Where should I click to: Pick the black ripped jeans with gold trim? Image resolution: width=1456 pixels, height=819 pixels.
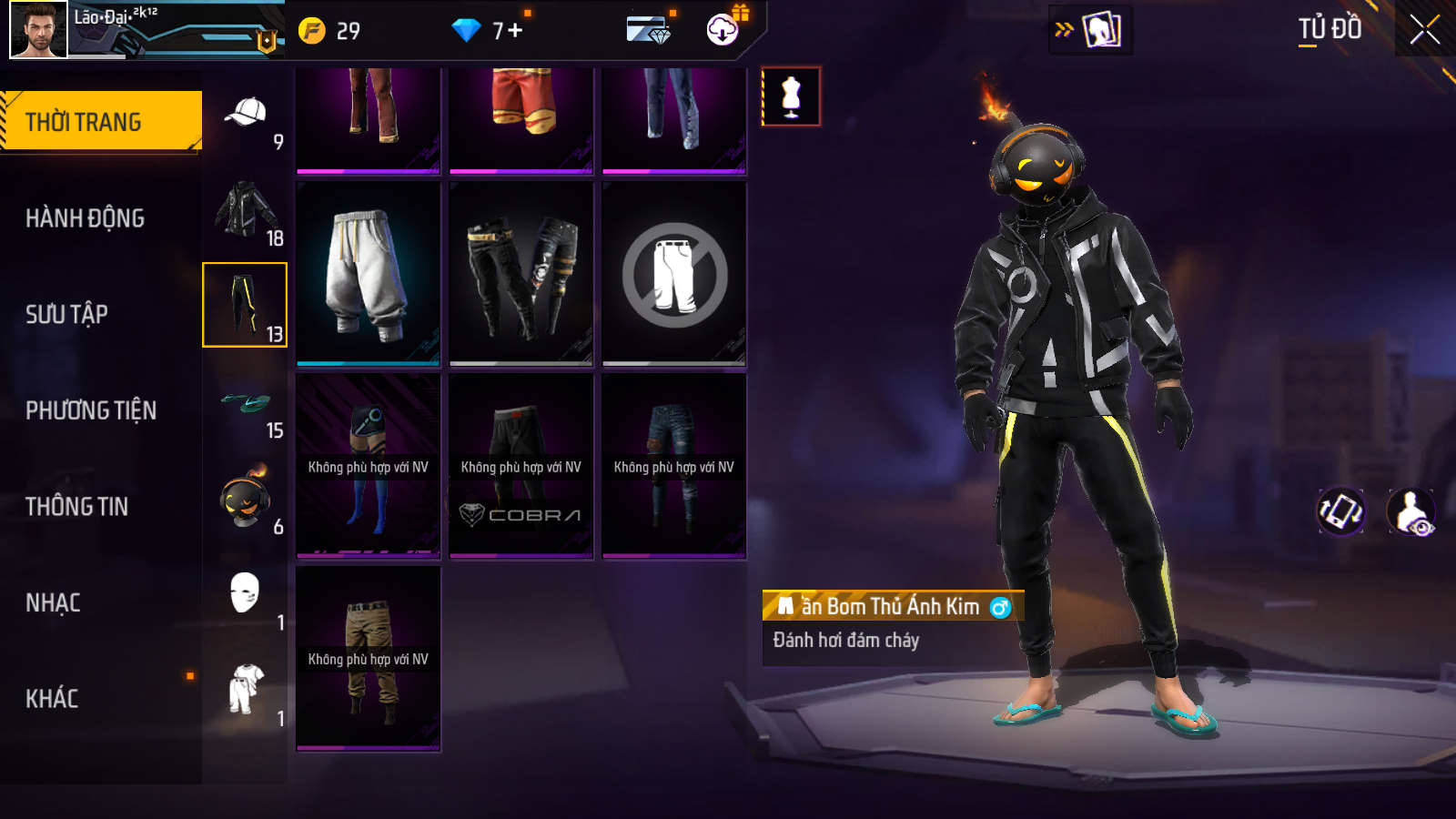(x=521, y=274)
